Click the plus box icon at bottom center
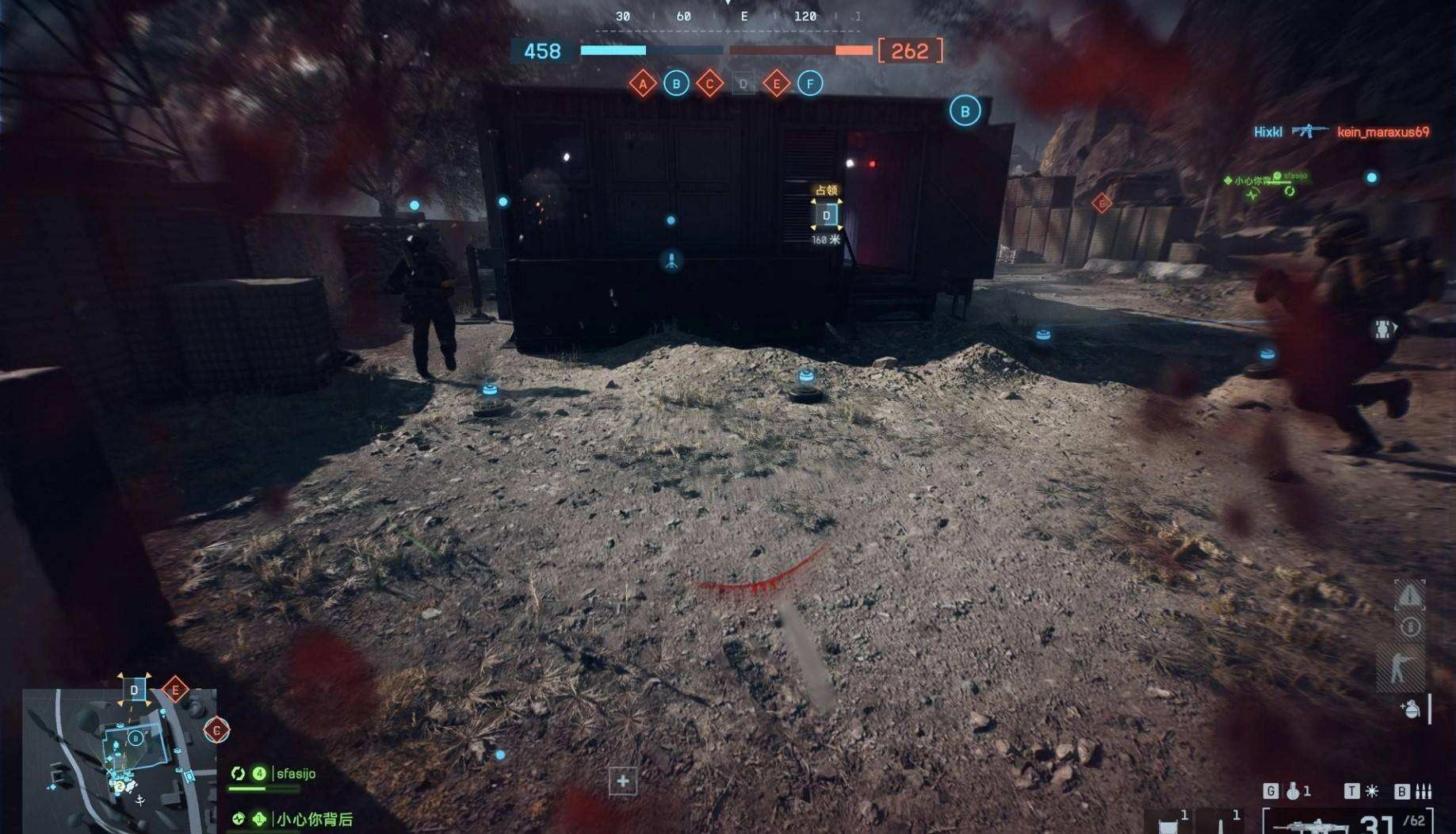This screenshot has height=834, width=1456. pos(623,782)
